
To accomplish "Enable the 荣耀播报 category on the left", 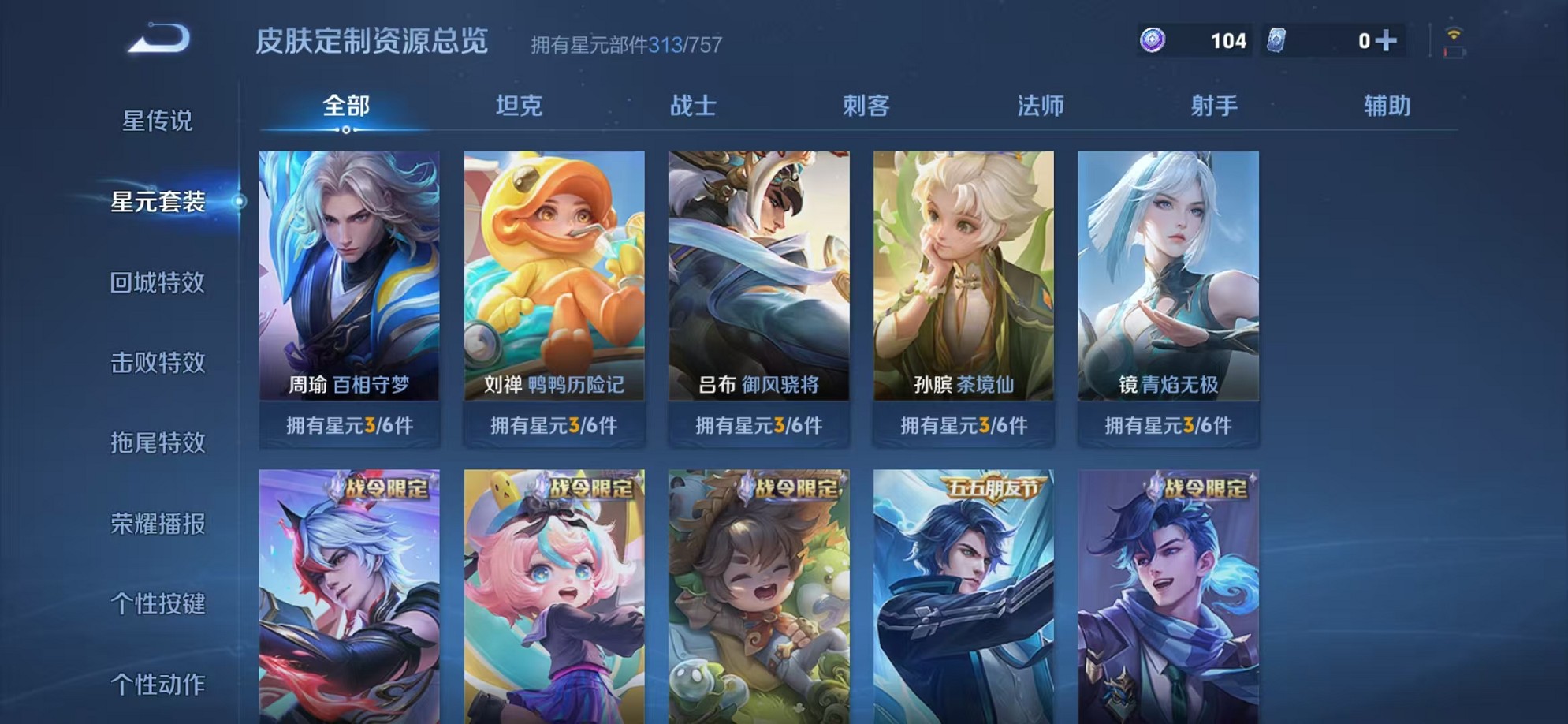I will point(158,524).
